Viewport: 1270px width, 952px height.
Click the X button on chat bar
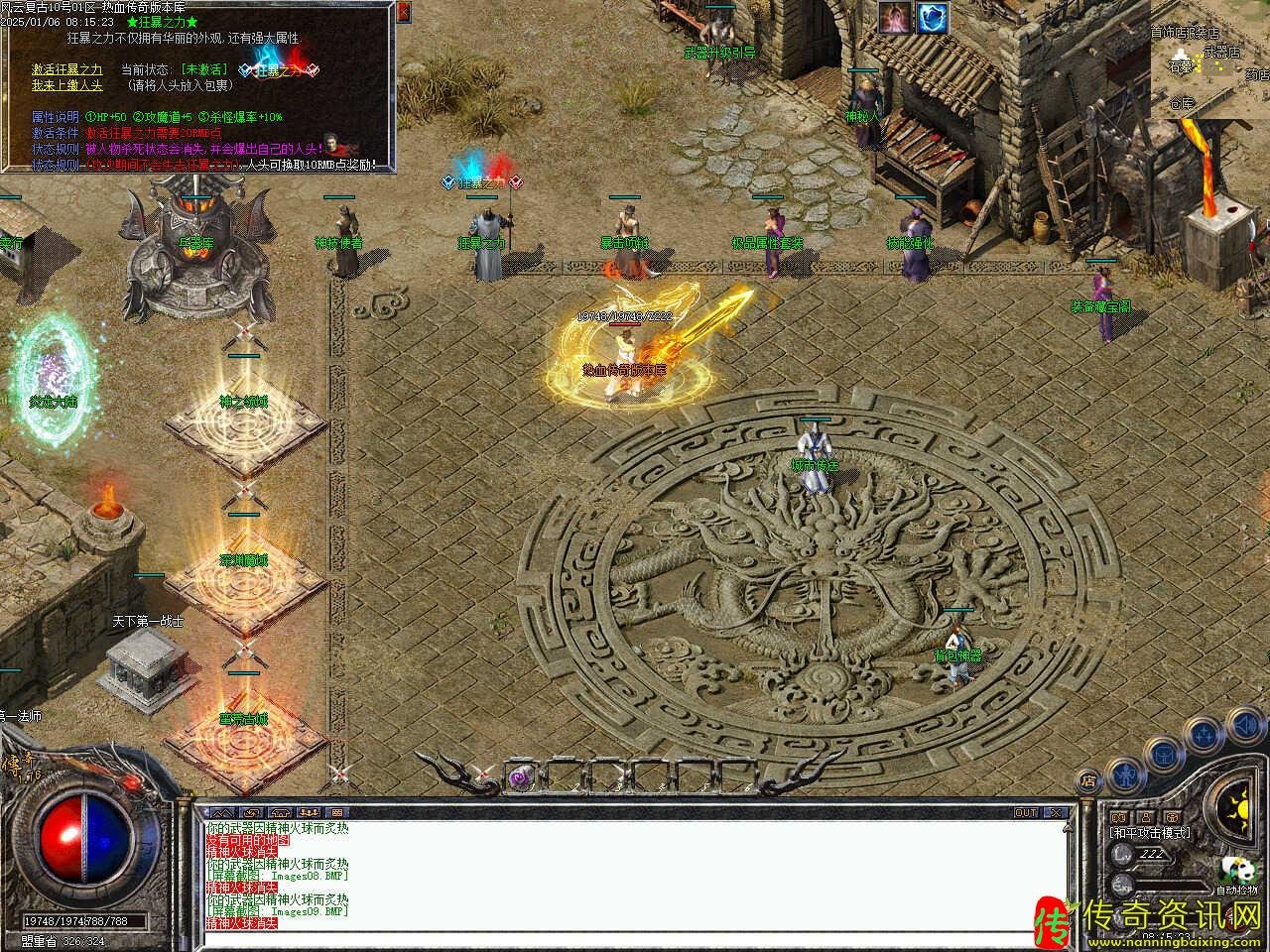click(x=1057, y=812)
